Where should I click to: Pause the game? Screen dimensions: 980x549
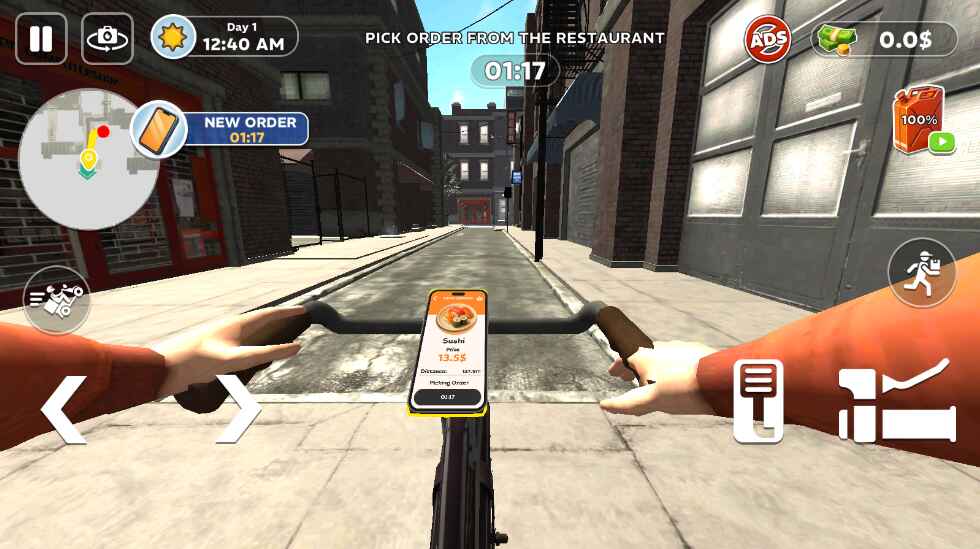point(41,39)
